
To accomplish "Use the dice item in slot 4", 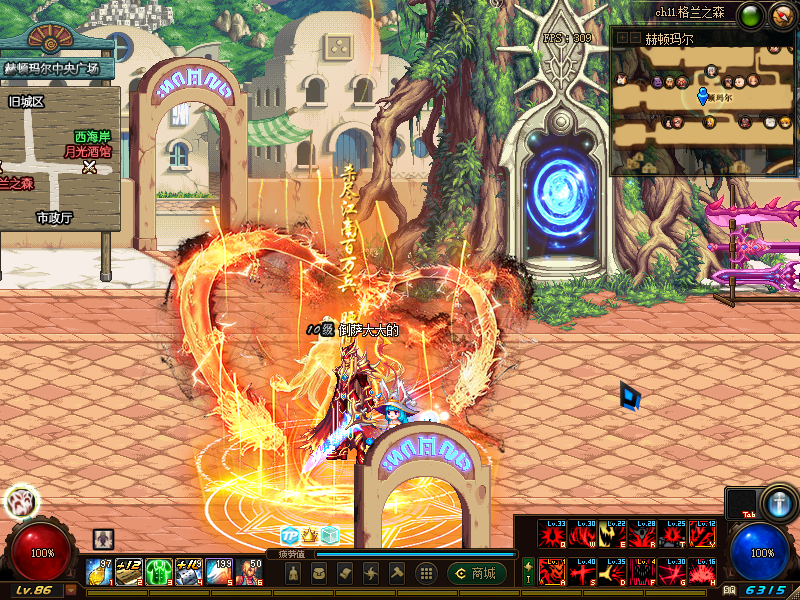I will click(189, 572).
